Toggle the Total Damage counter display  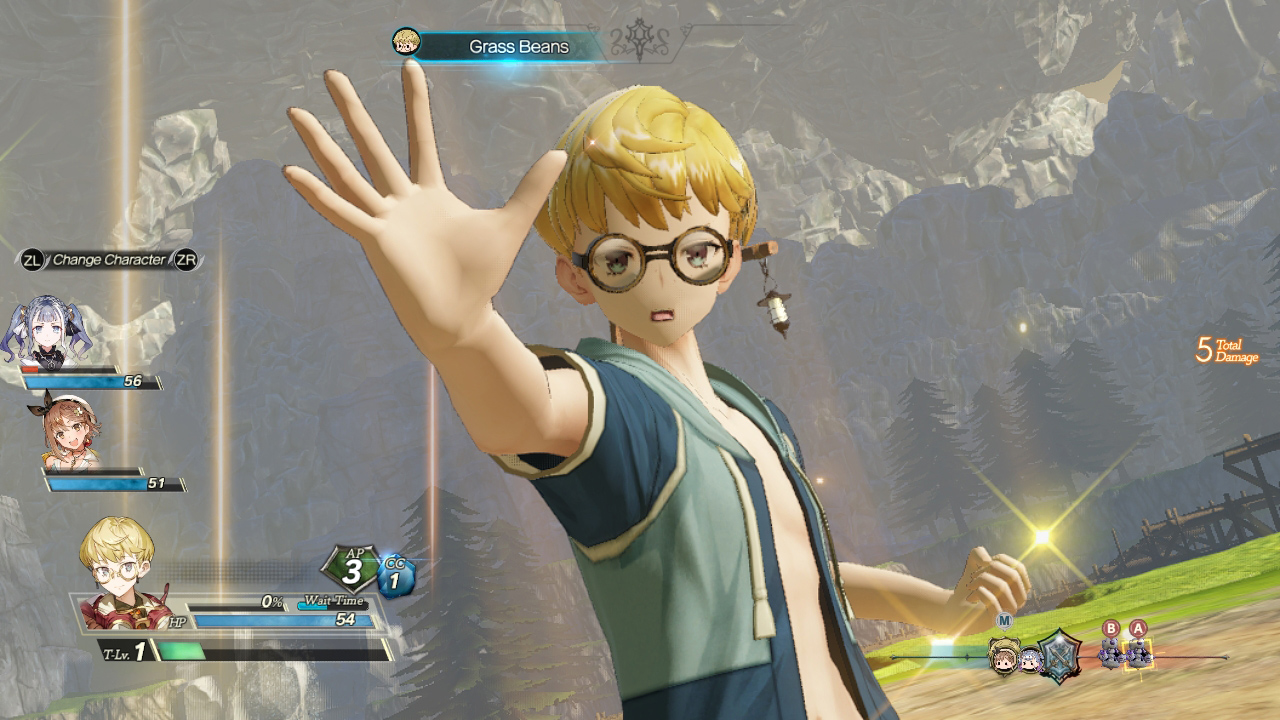pos(1225,352)
